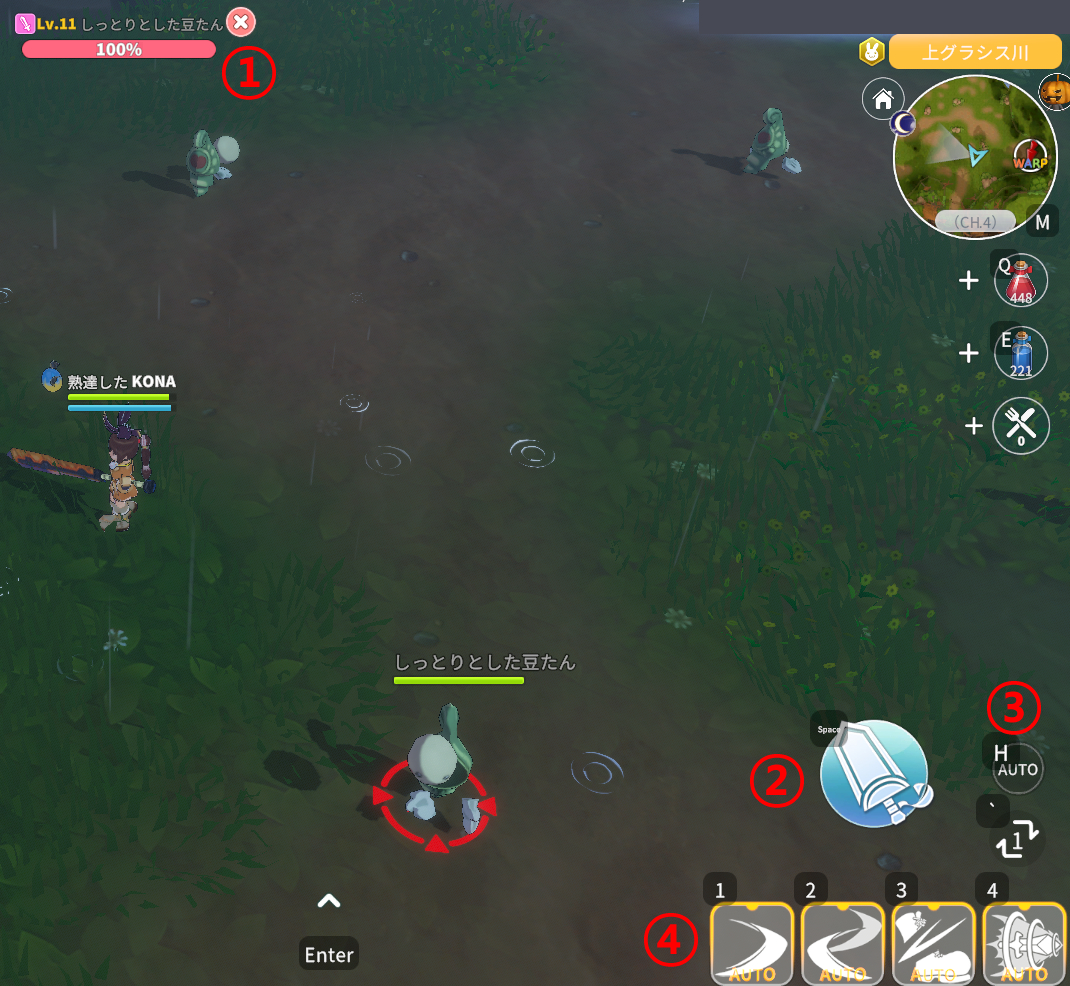Viewport: 1070px width, 986px height.
Task: Open the CH.4 channel selector
Action: coord(973,221)
